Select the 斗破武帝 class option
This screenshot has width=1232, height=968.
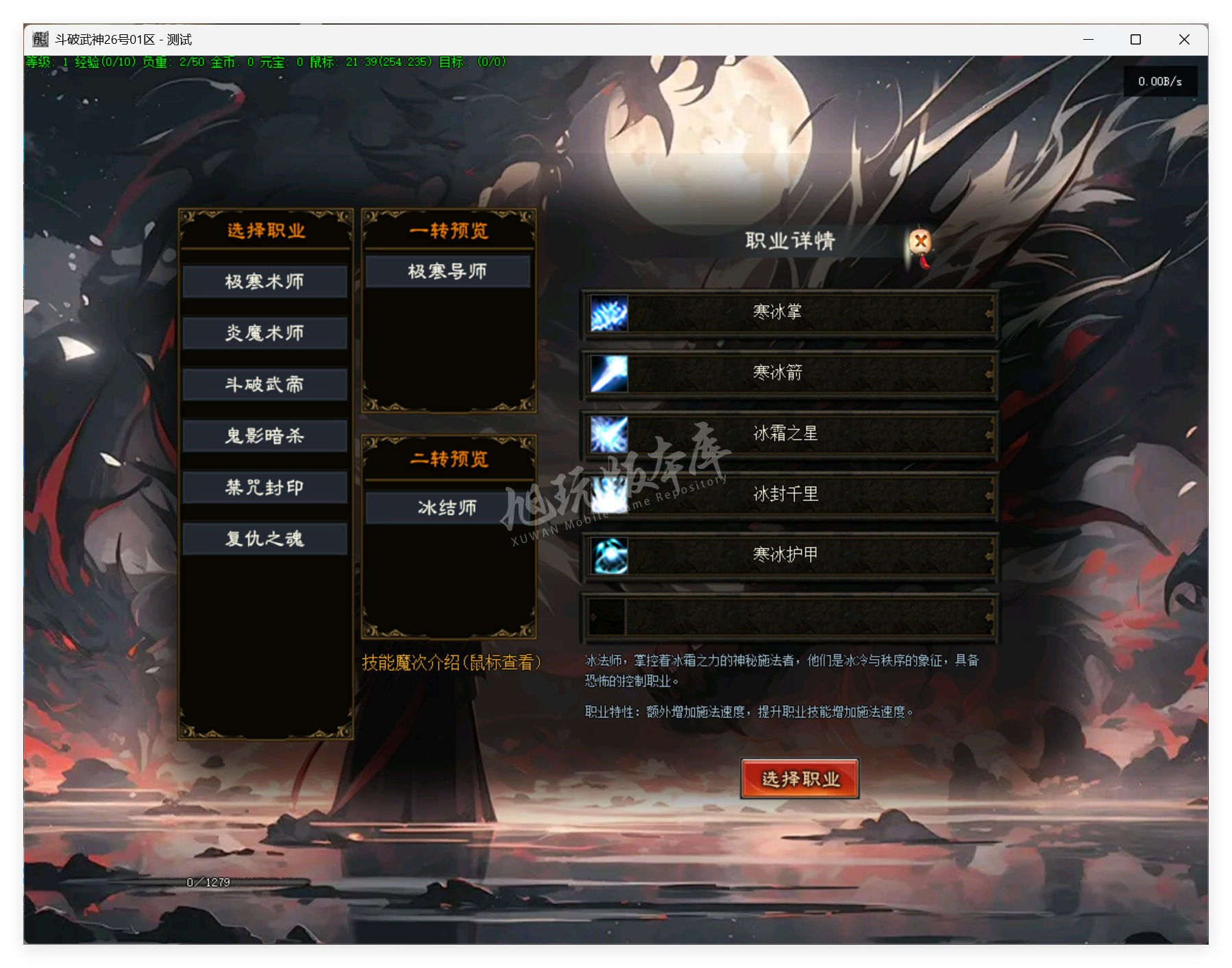tap(264, 385)
